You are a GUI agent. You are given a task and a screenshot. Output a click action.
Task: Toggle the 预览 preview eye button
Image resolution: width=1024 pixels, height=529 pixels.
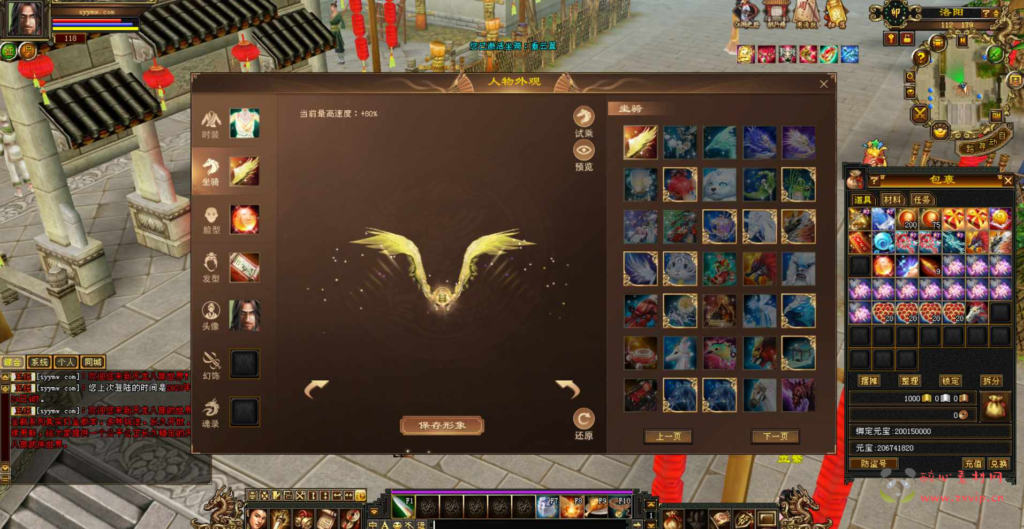(x=583, y=151)
